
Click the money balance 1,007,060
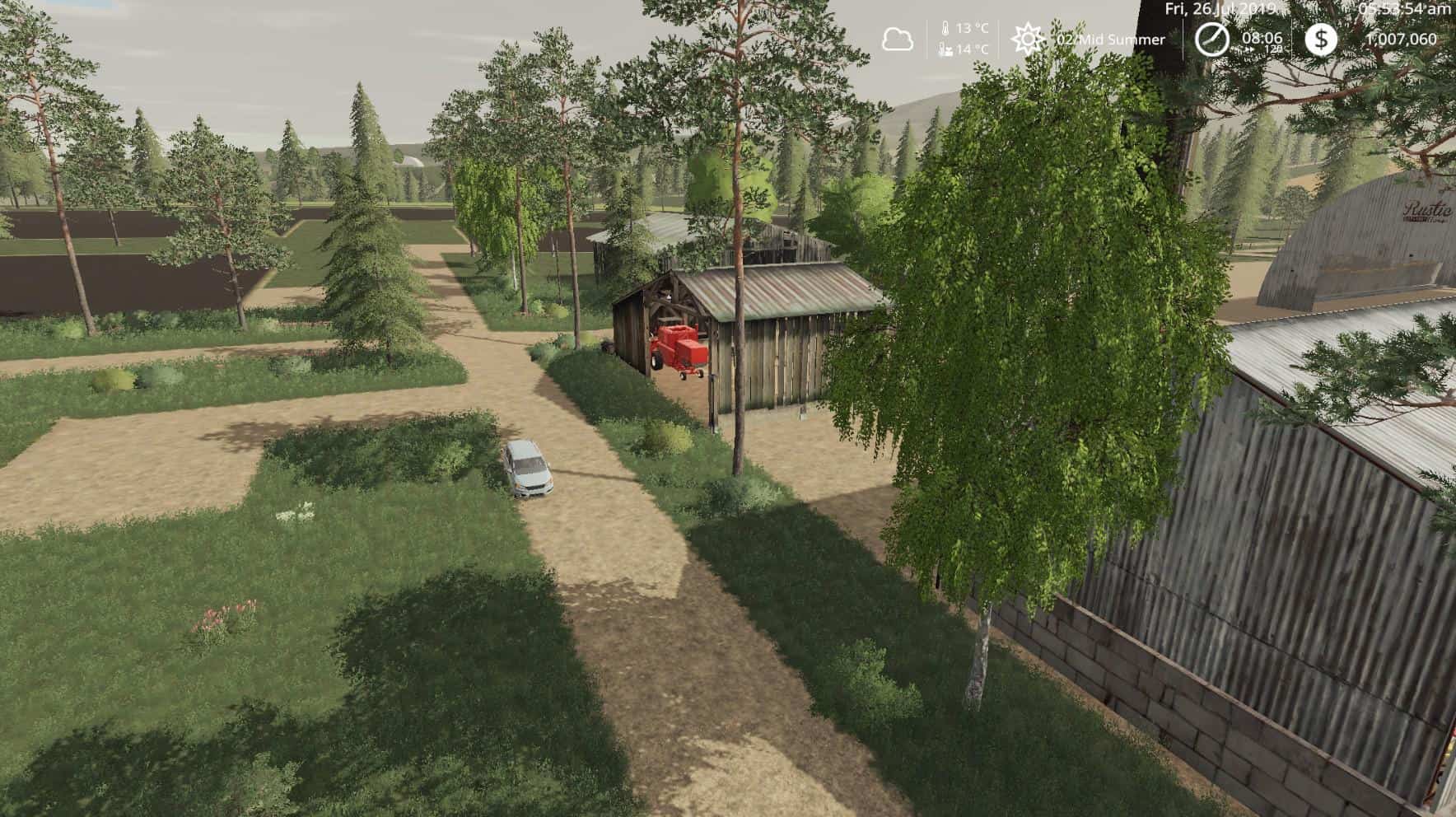1402,39
